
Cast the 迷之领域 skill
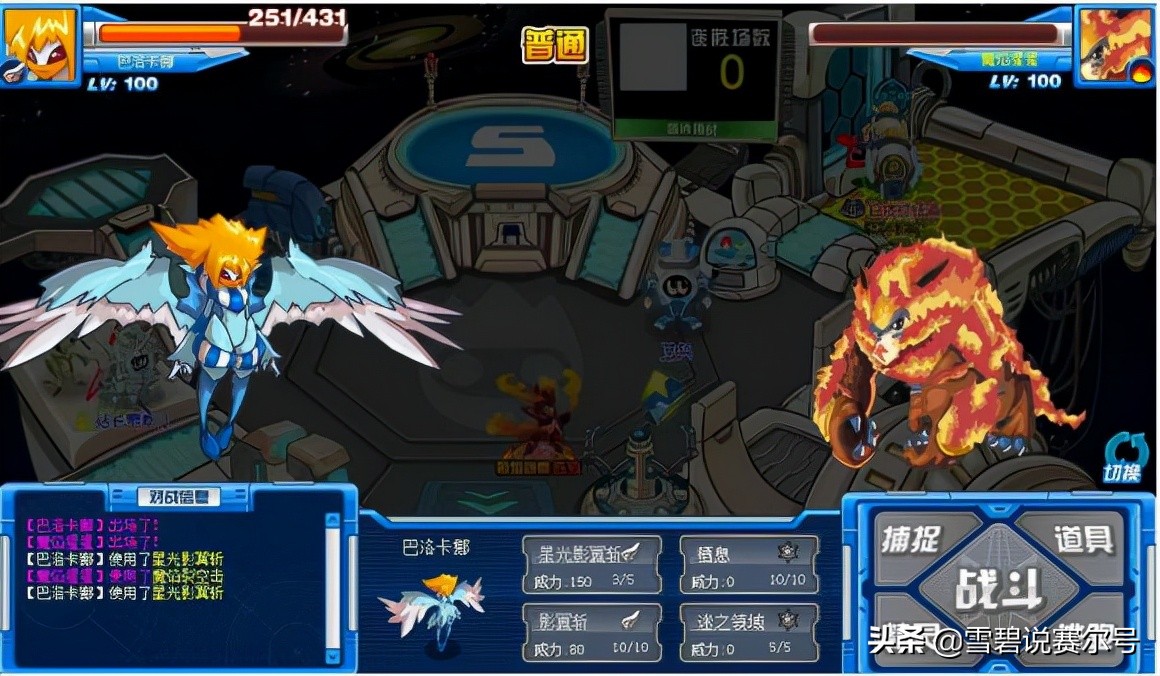click(x=748, y=632)
